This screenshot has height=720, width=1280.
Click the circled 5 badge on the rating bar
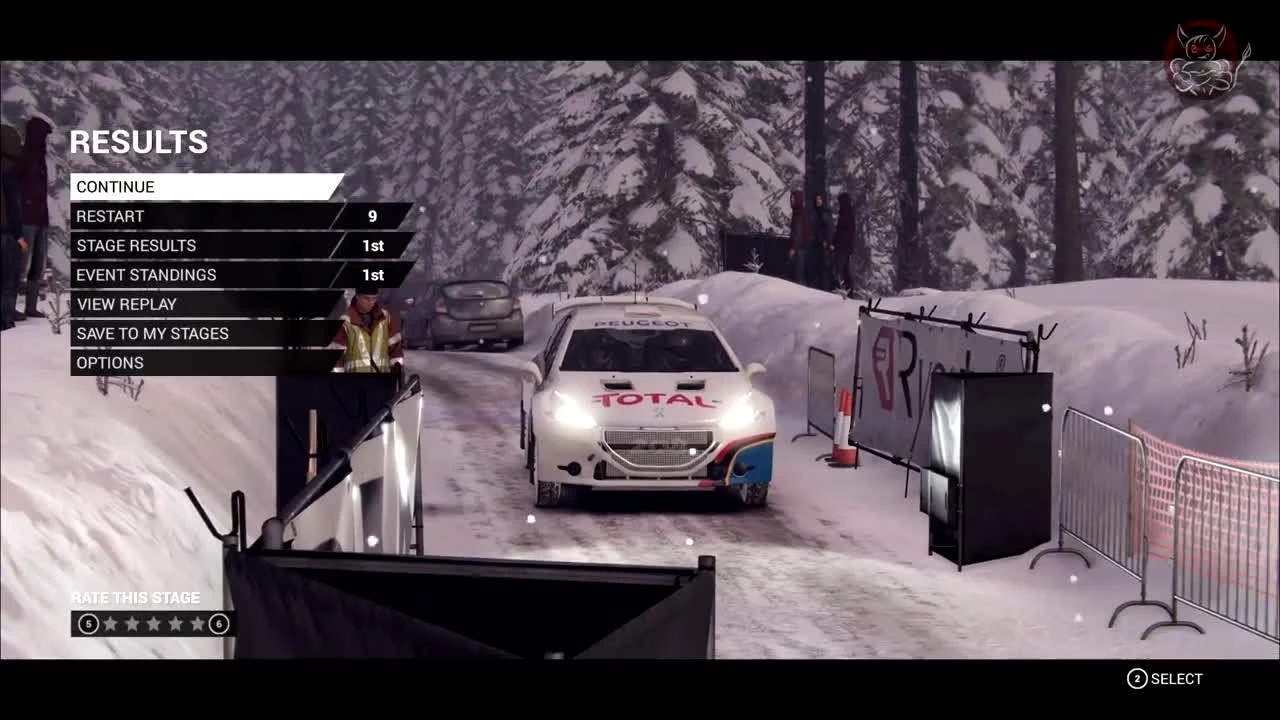coord(88,623)
